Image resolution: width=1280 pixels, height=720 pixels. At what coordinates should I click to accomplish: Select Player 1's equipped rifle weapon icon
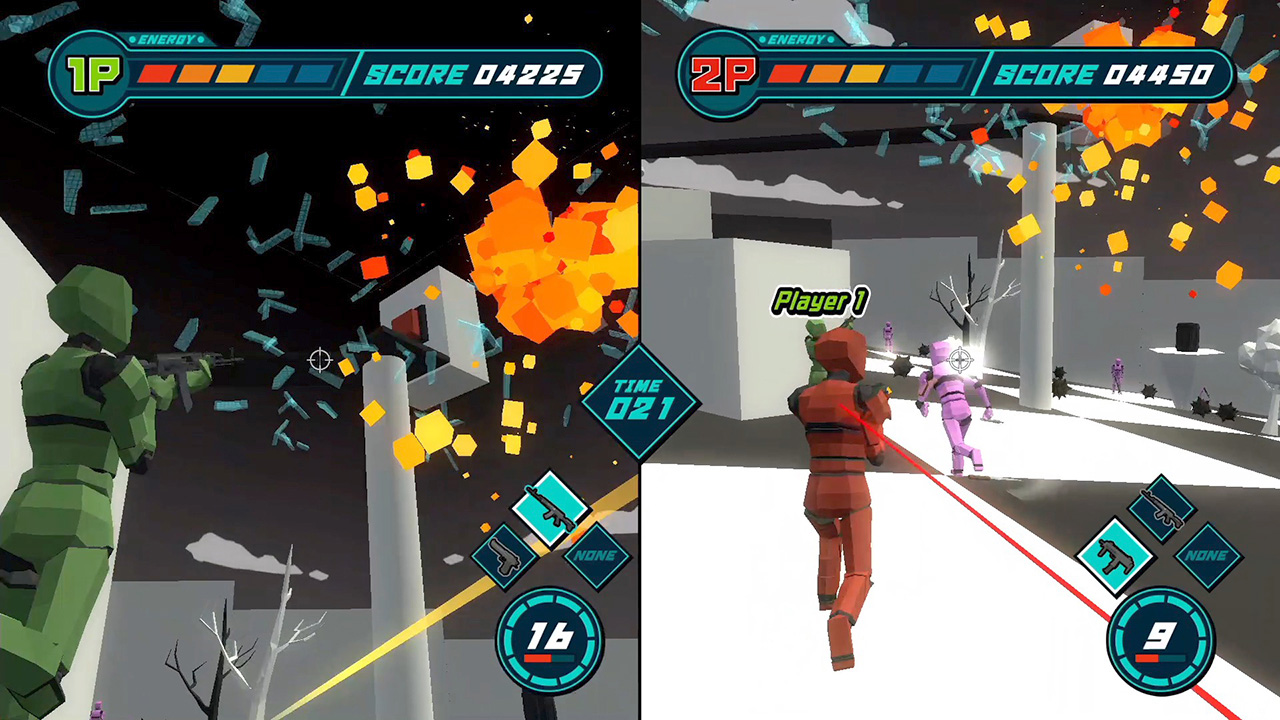click(x=549, y=510)
